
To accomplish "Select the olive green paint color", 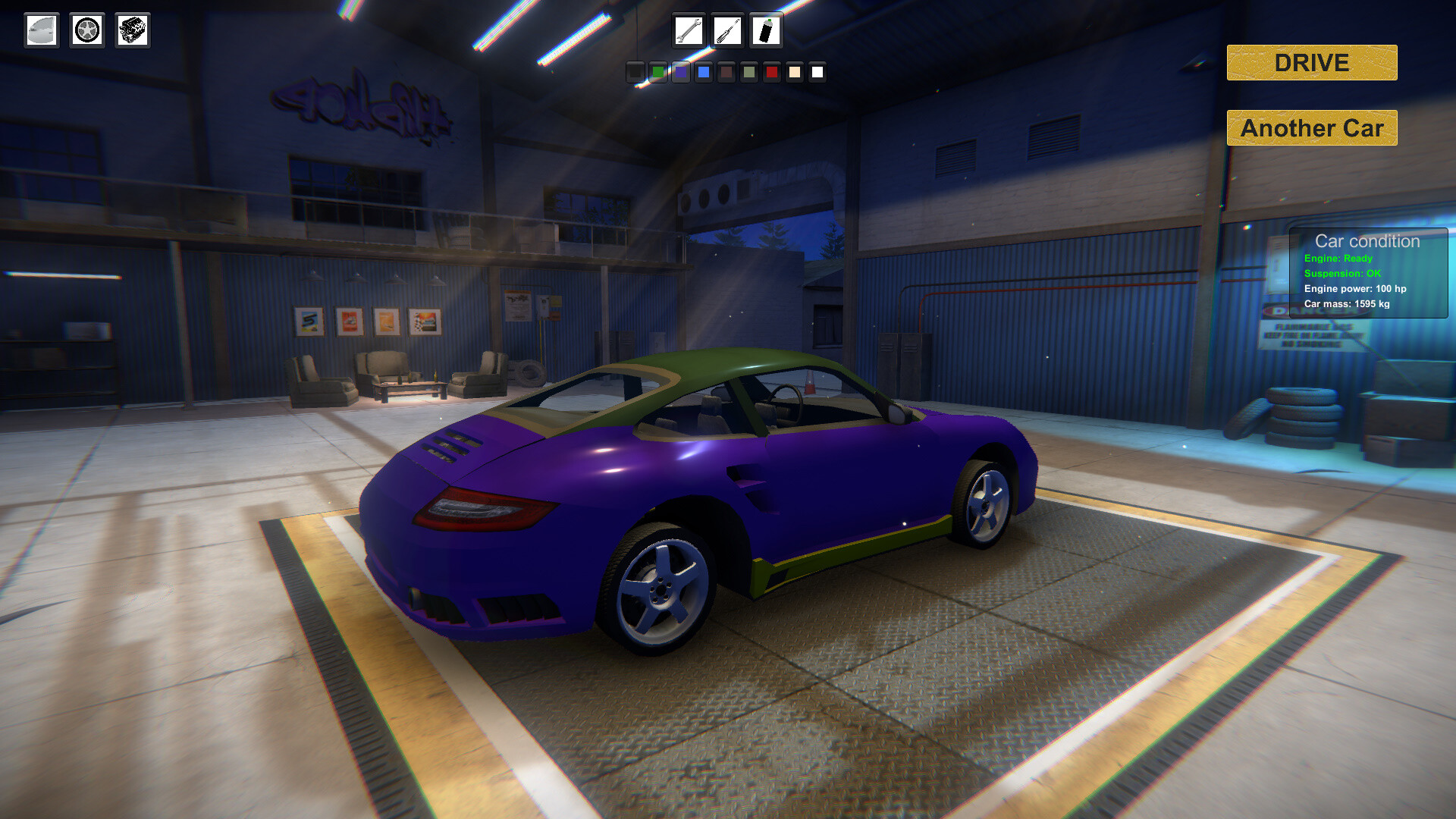I will pos(749,73).
